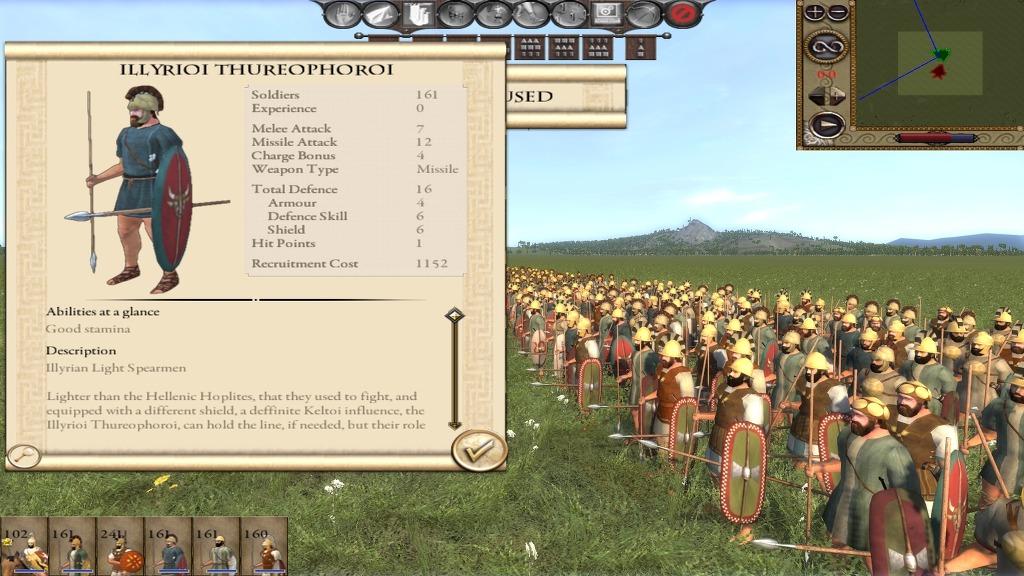The height and width of the screenshot is (576, 1024).
Task: Click the play button beside the minimap
Action: point(826,125)
